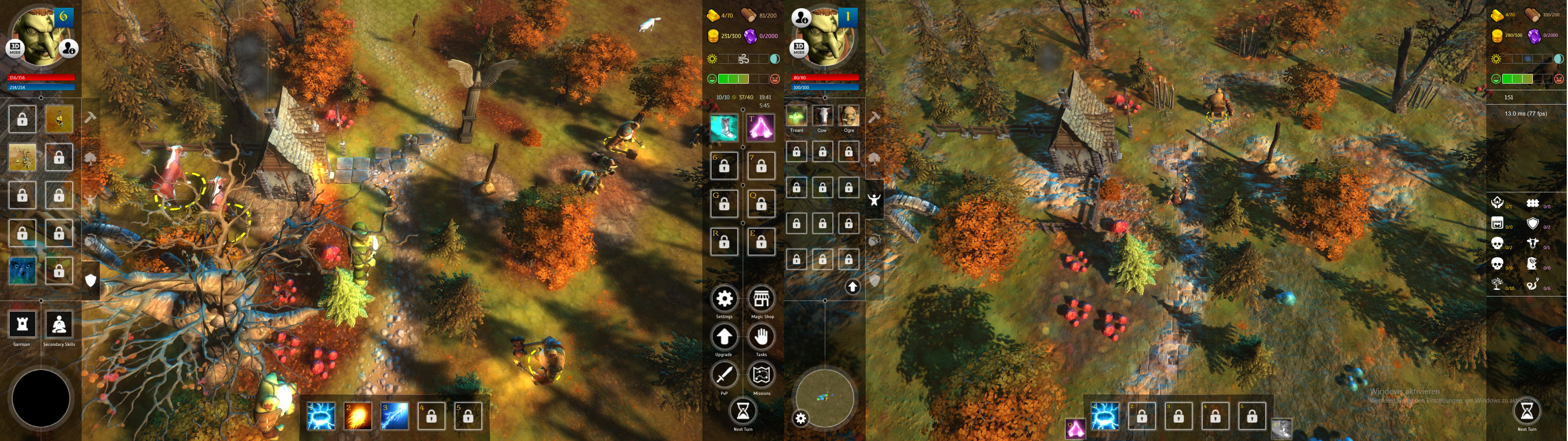Choose the Ogre unit slot
This screenshot has width=1568, height=441.
coord(849,116)
